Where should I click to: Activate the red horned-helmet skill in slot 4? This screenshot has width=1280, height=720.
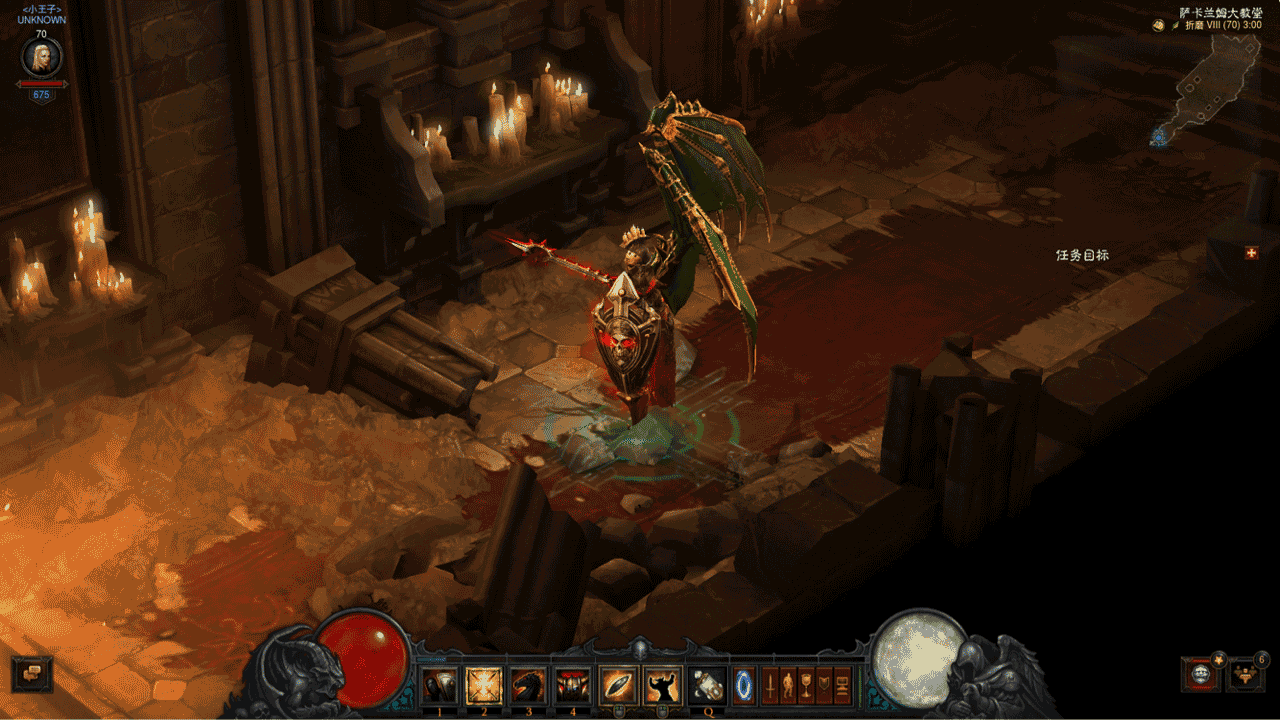[573, 686]
